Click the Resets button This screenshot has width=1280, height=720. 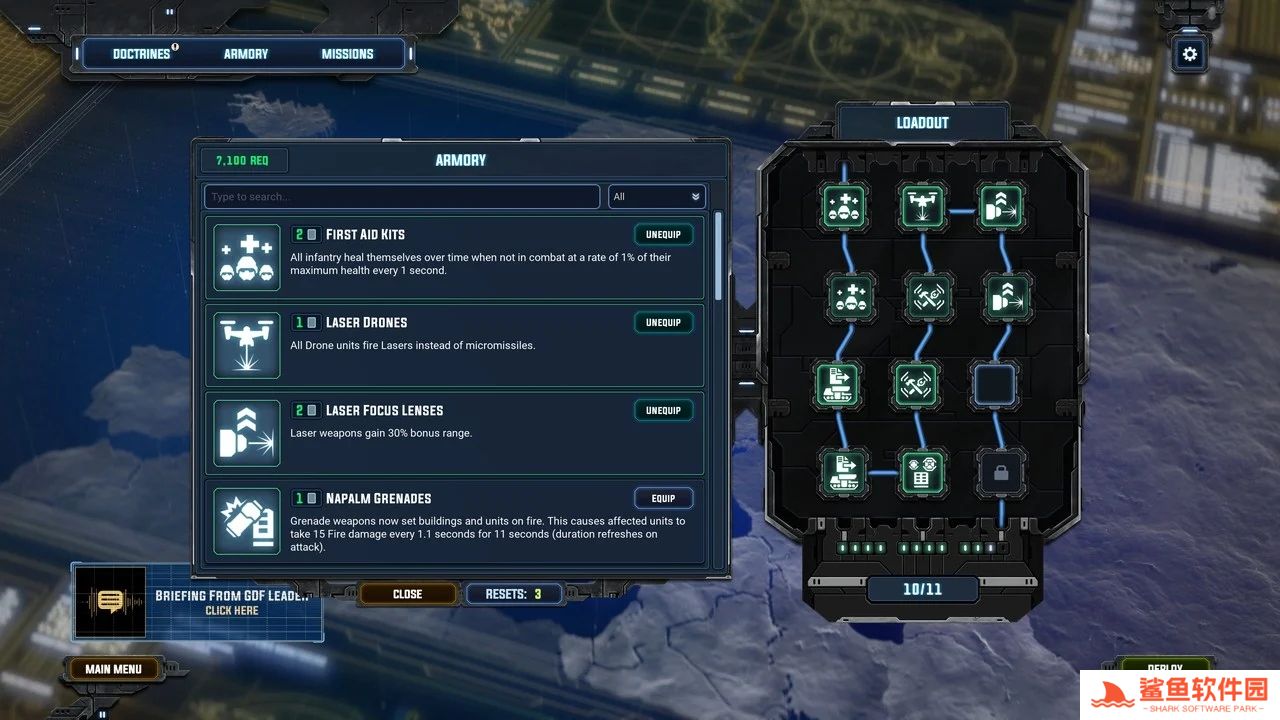pyautogui.click(x=513, y=594)
